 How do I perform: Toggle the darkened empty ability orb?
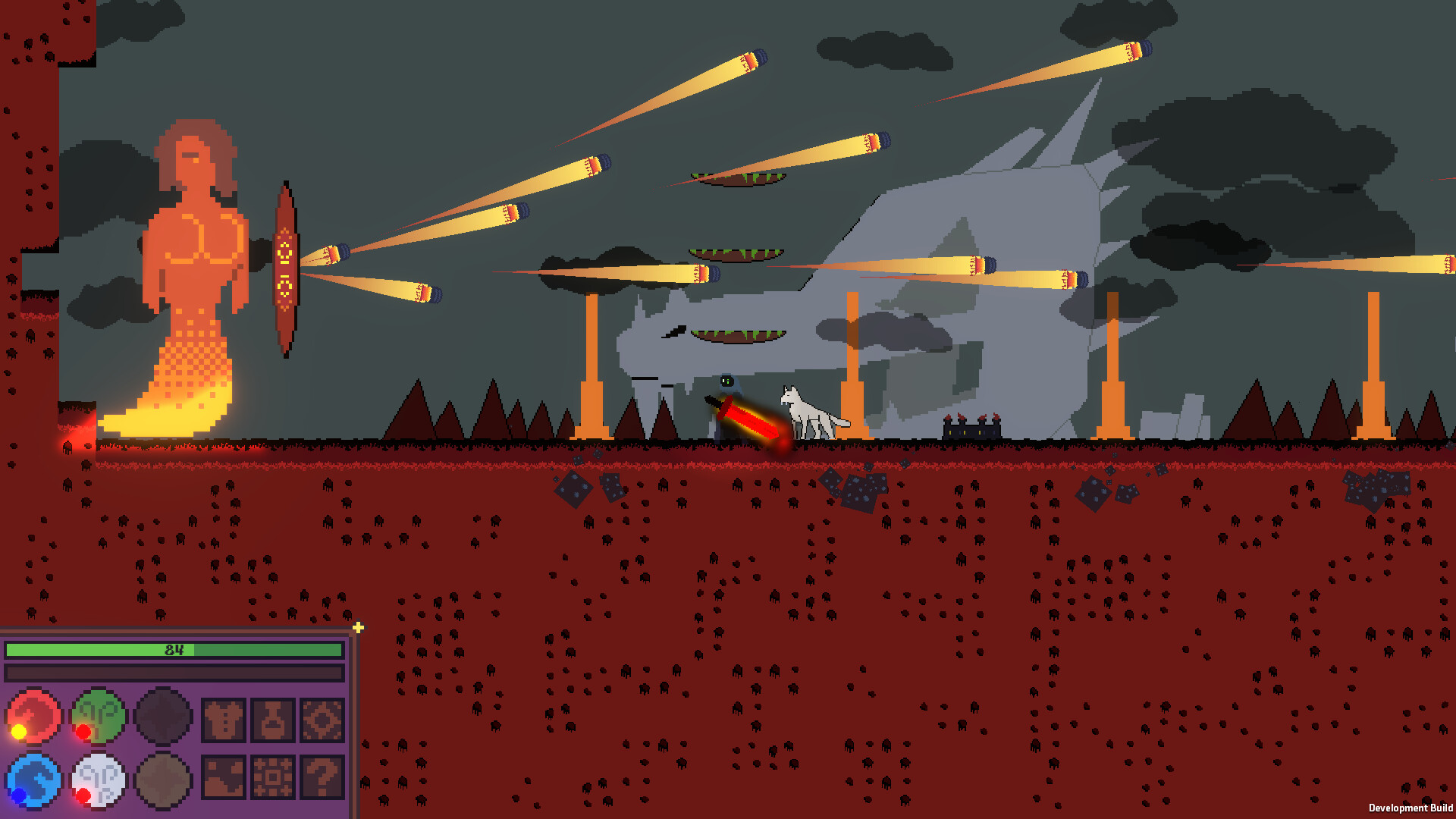pos(163,717)
